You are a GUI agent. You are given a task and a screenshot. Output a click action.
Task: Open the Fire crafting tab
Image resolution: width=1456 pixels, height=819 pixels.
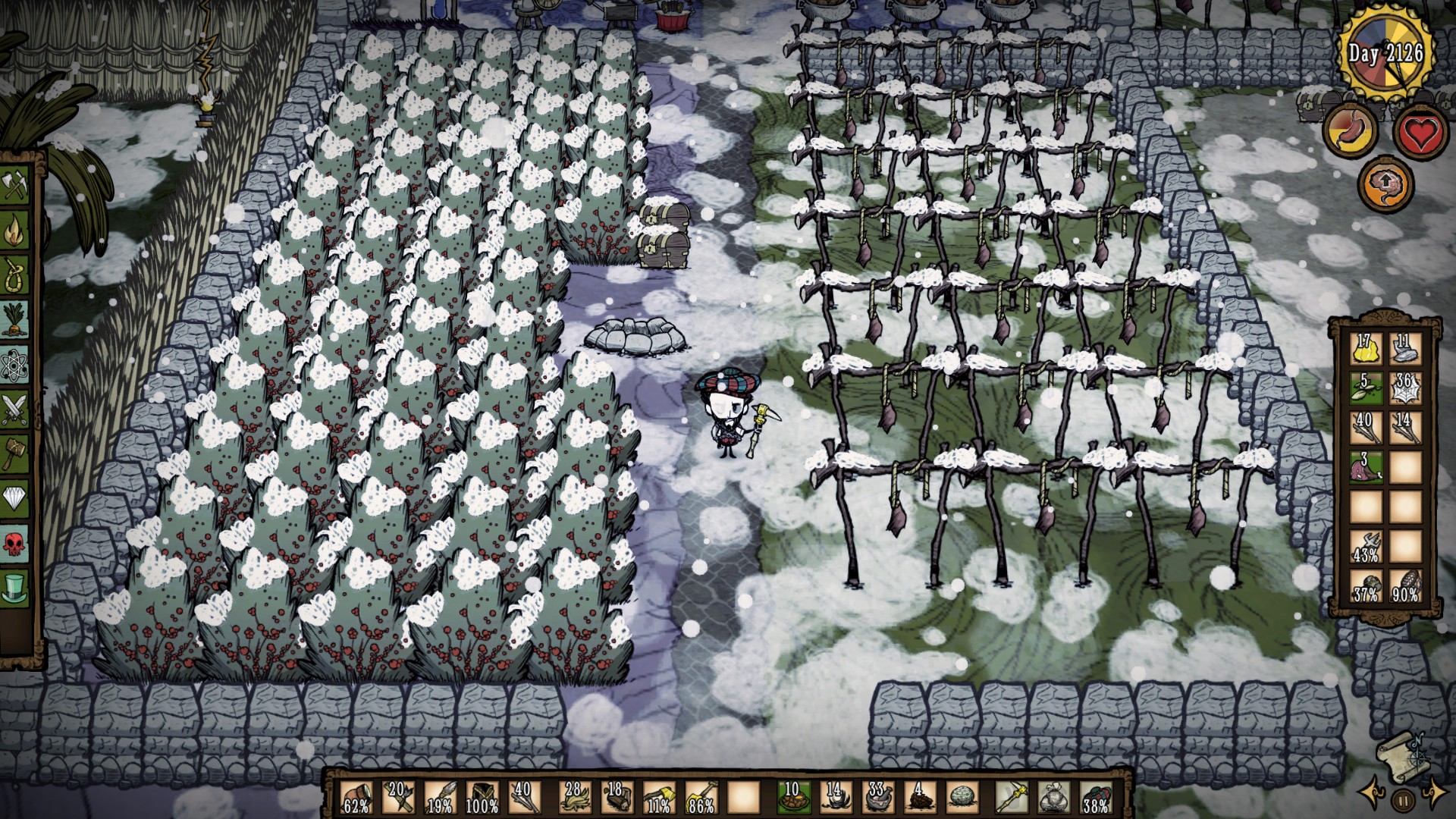click(15, 232)
